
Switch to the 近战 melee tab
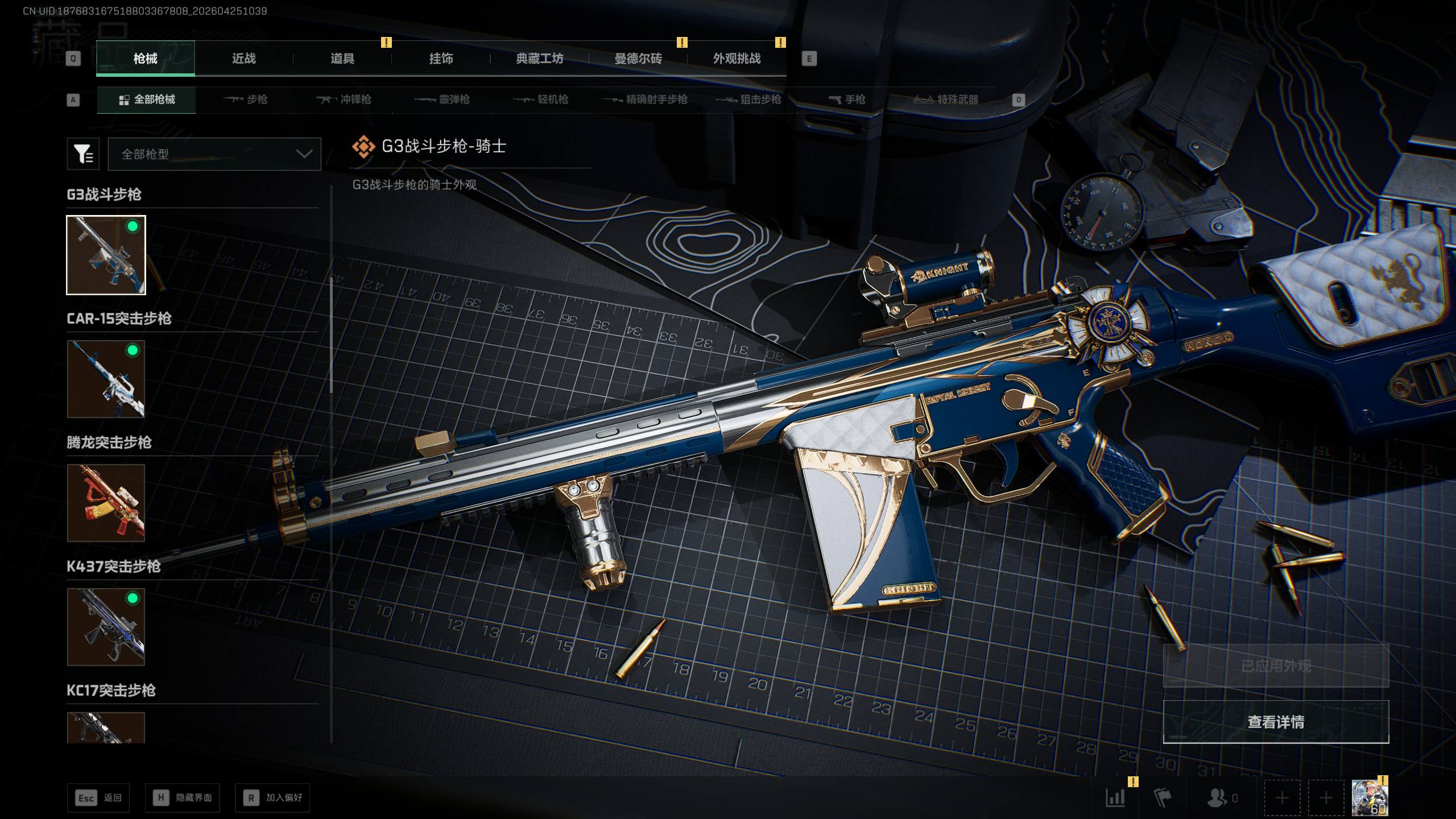click(243, 59)
